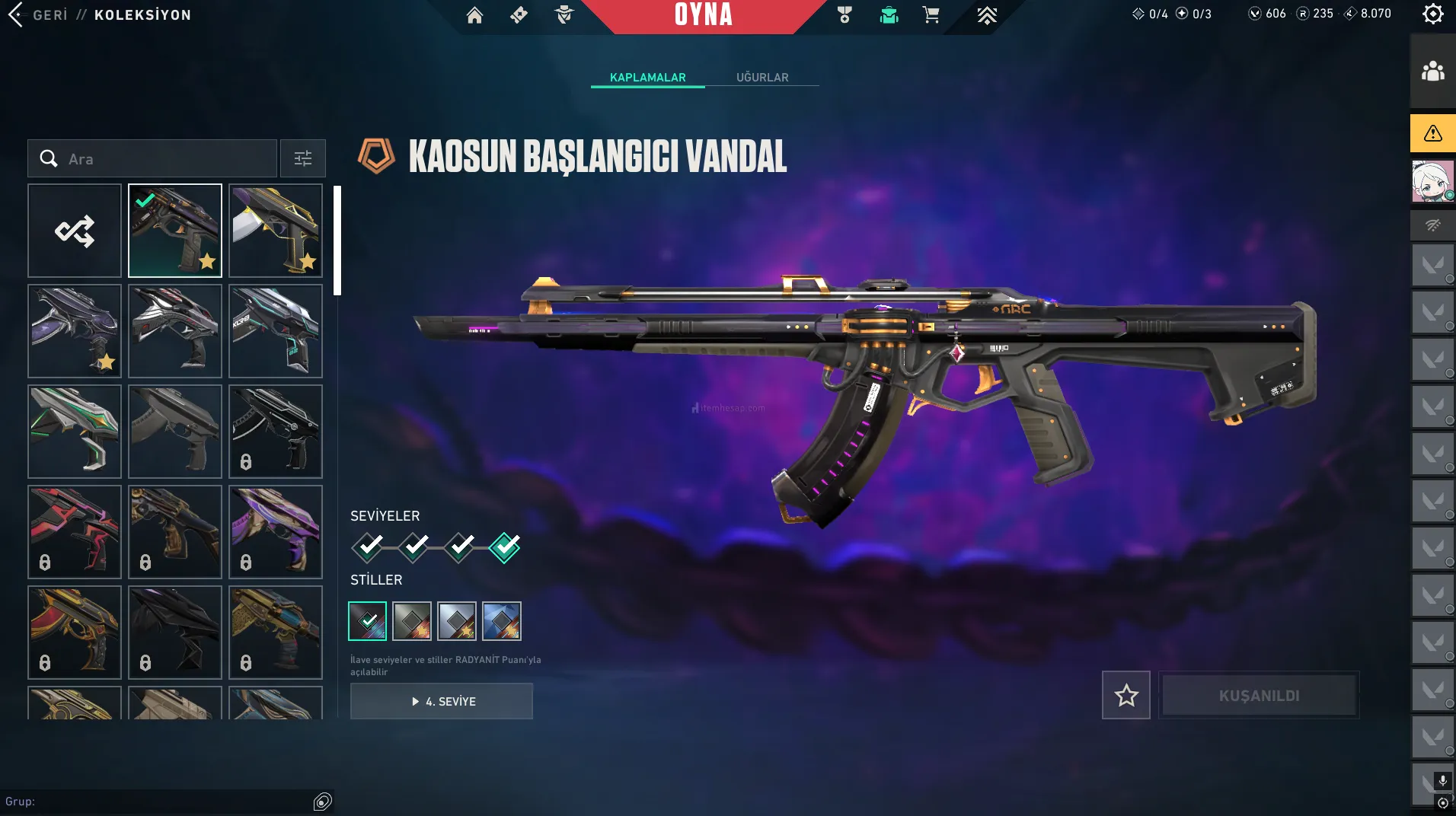The height and width of the screenshot is (816, 1456).
Task: Select the fourth level checkmark
Action: click(x=505, y=547)
